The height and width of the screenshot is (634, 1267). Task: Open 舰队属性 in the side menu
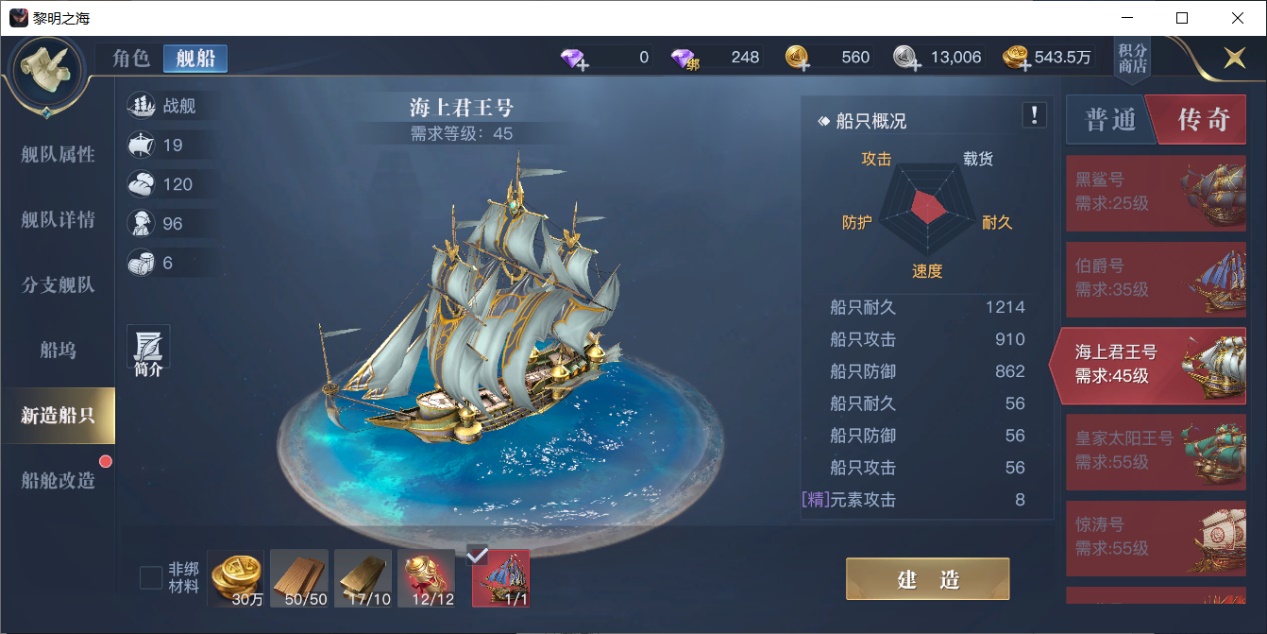[58, 154]
